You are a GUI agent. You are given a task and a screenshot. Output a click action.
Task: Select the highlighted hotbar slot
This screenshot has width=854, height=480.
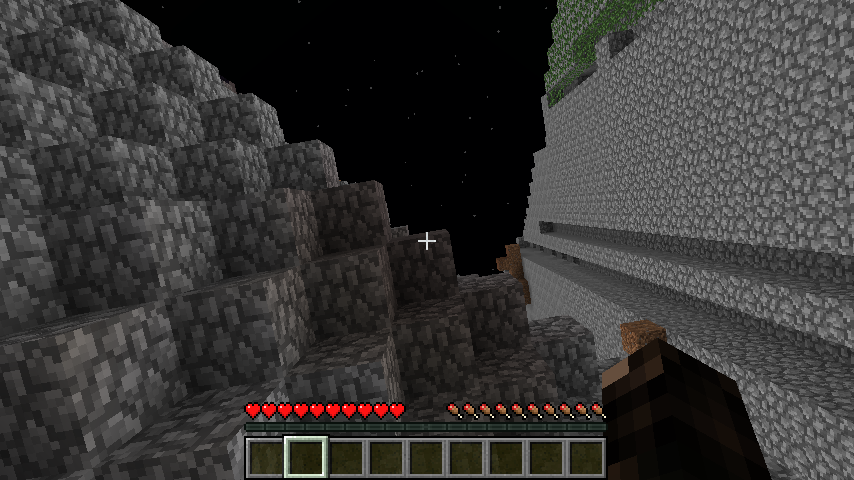point(306,458)
